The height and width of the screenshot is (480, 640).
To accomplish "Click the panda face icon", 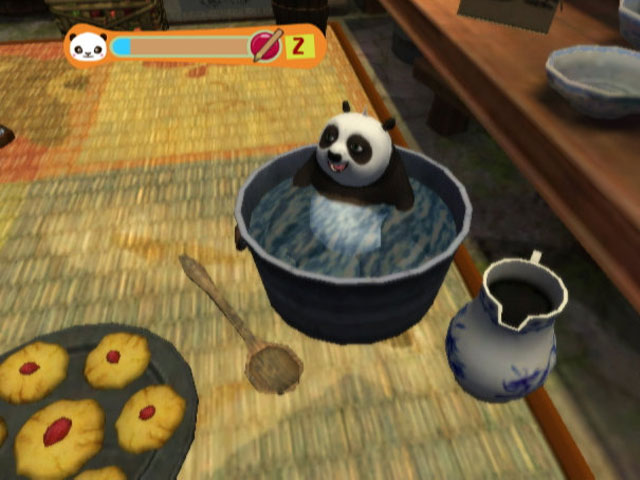I will (x=89, y=46).
